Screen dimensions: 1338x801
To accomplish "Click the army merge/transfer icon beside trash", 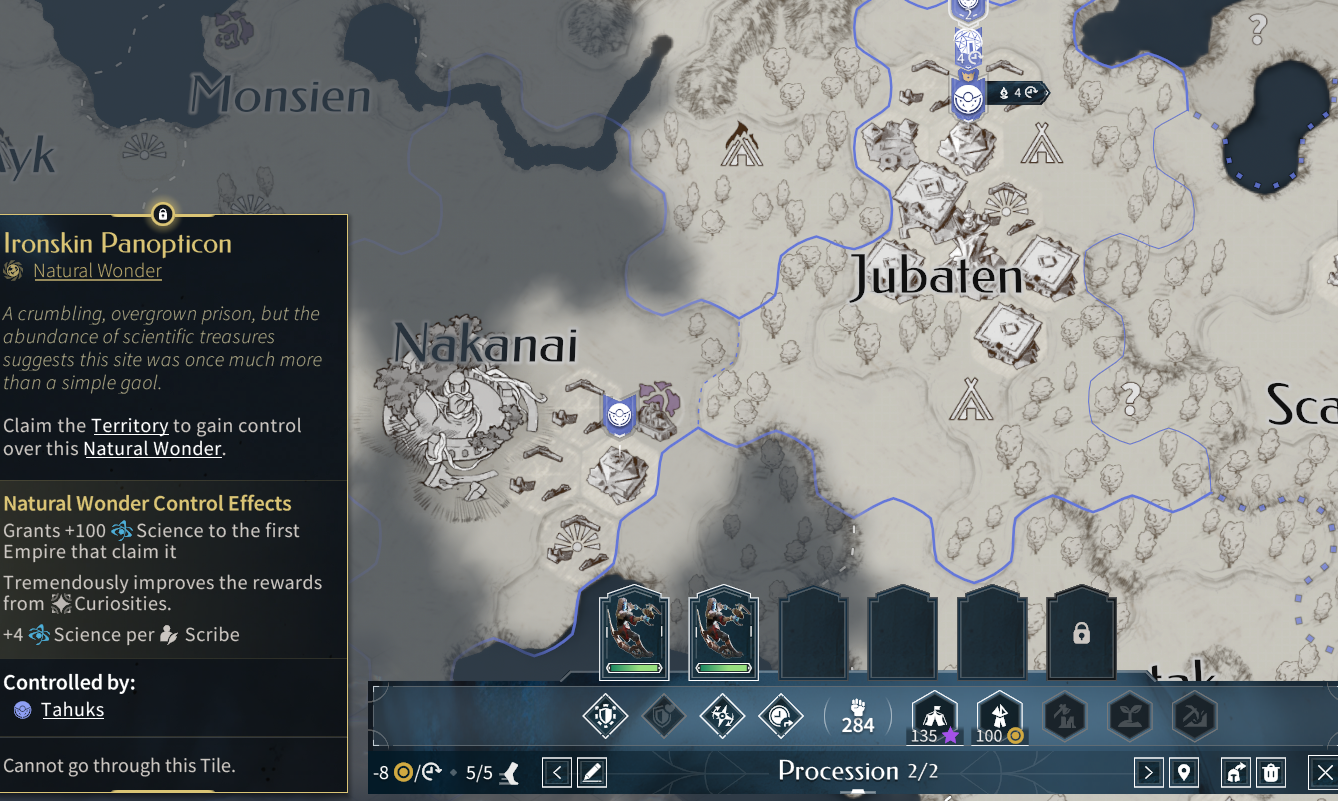I will pos(1236,772).
